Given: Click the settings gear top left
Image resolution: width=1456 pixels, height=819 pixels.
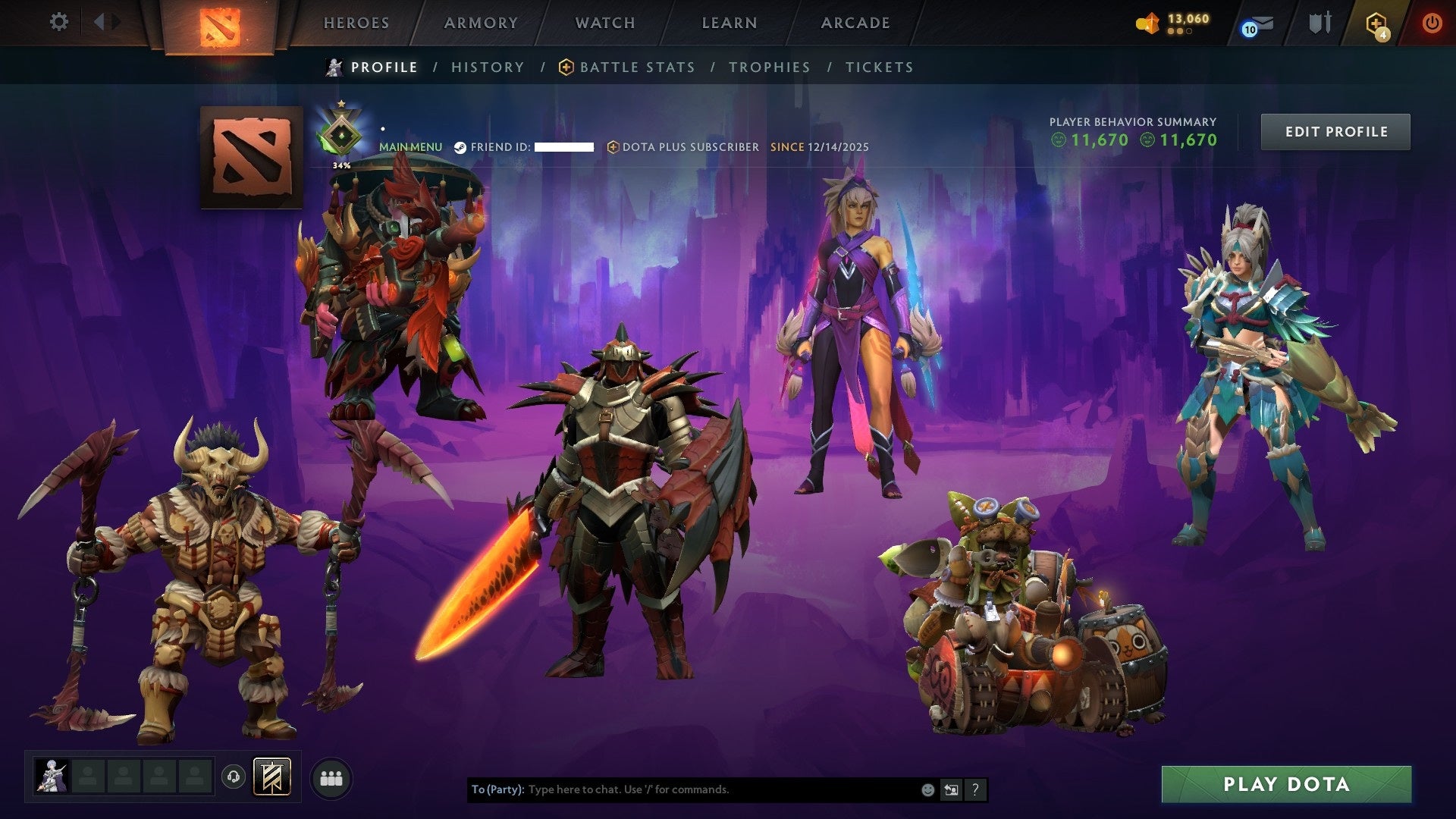Looking at the screenshot, I should tap(59, 23).
